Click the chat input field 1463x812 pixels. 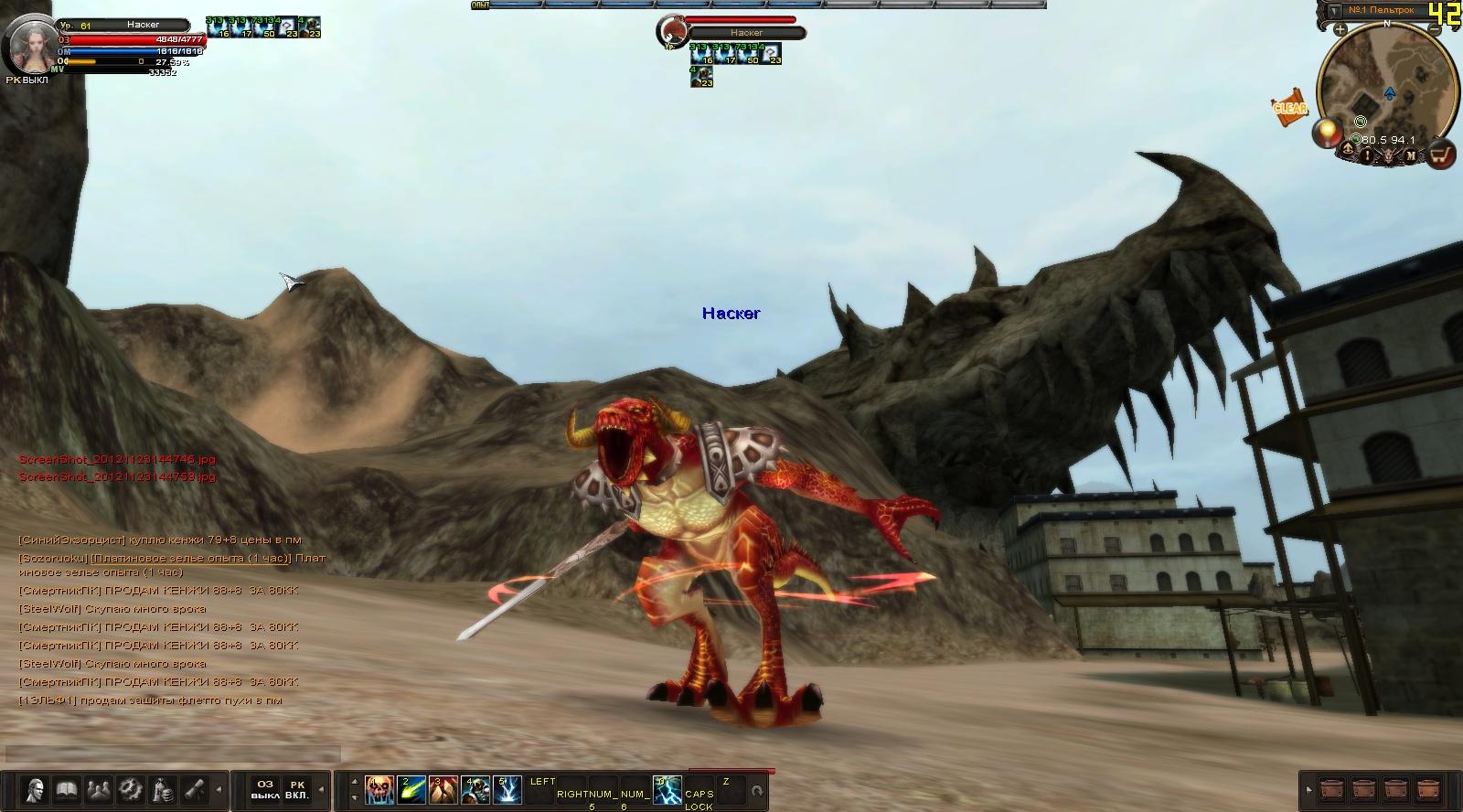tap(174, 754)
